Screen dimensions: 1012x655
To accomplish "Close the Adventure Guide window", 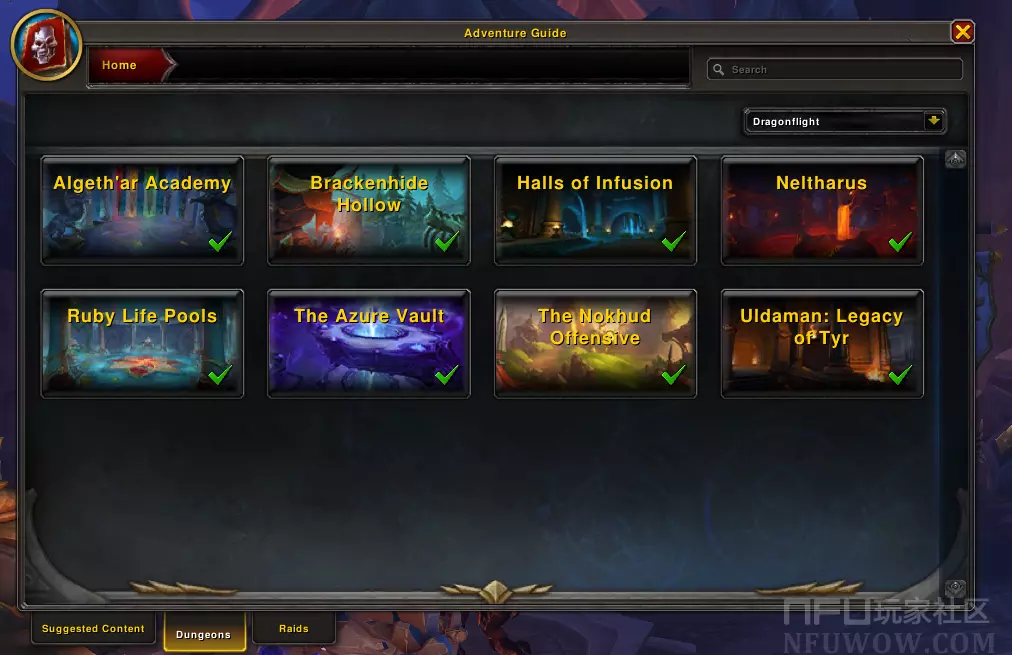I will [x=962, y=32].
